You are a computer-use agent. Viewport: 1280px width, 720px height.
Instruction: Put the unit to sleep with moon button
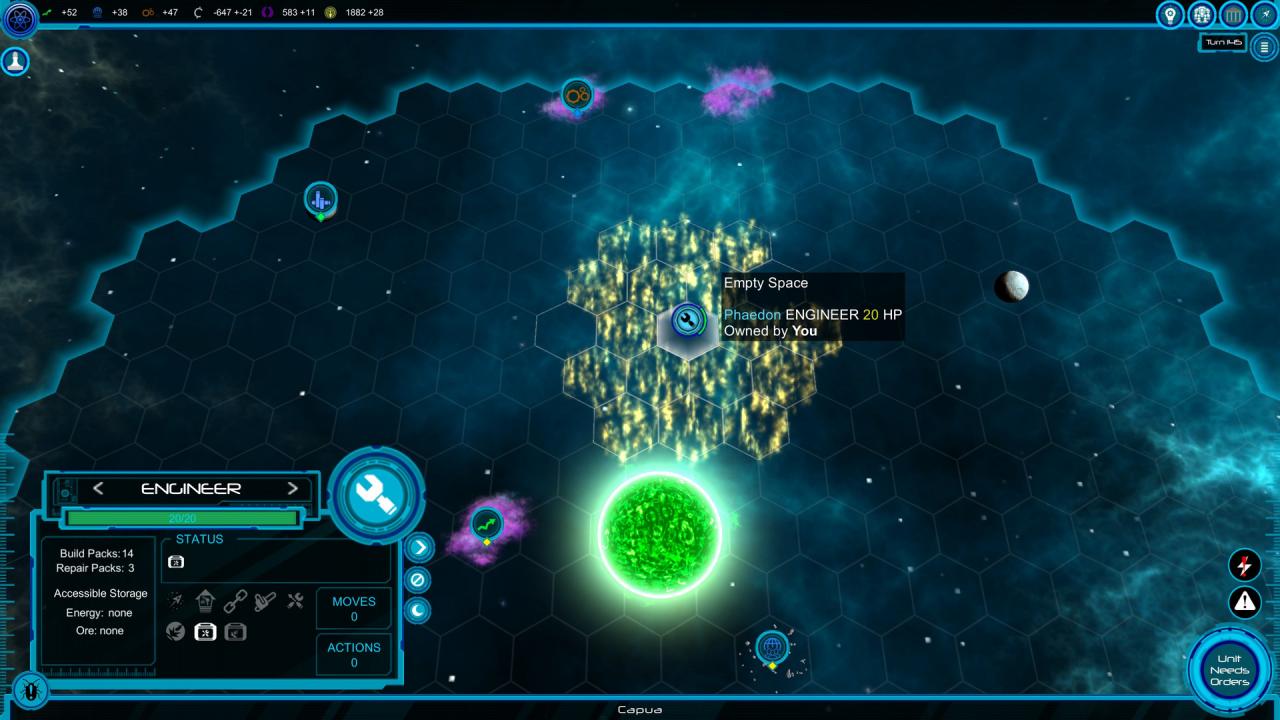click(x=419, y=610)
